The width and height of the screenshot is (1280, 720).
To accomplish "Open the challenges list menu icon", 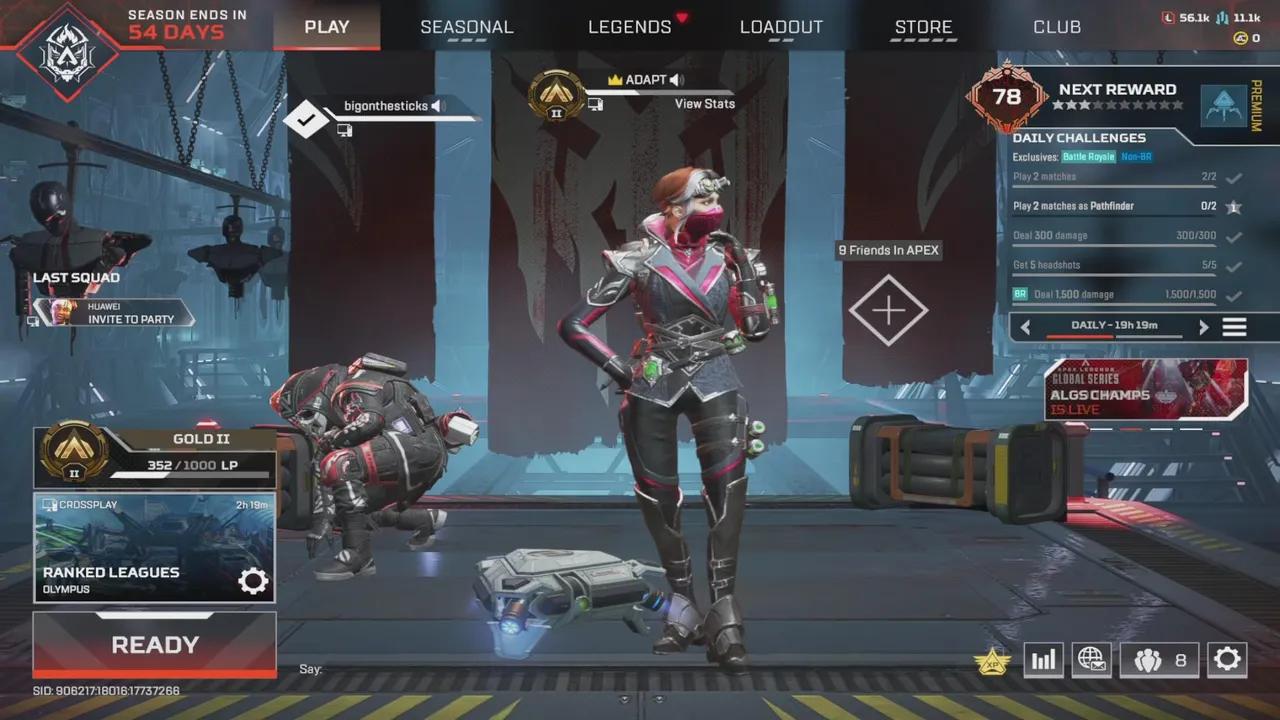I will point(1234,326).
